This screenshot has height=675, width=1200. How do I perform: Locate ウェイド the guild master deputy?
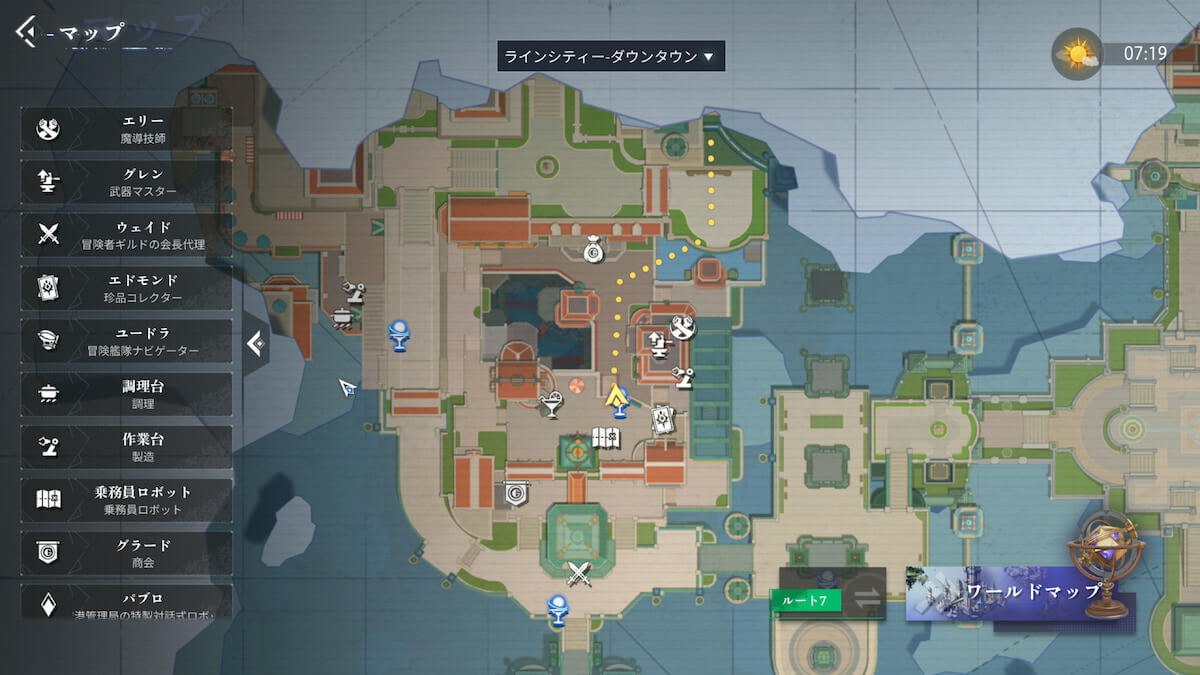126,235
